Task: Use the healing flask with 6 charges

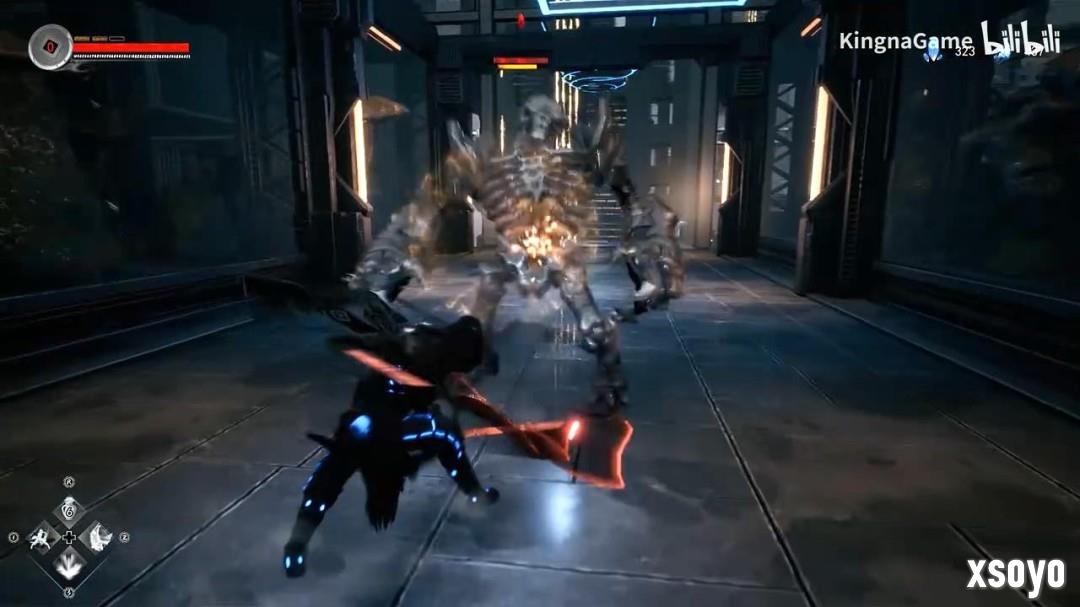Action: click(68, 510)
